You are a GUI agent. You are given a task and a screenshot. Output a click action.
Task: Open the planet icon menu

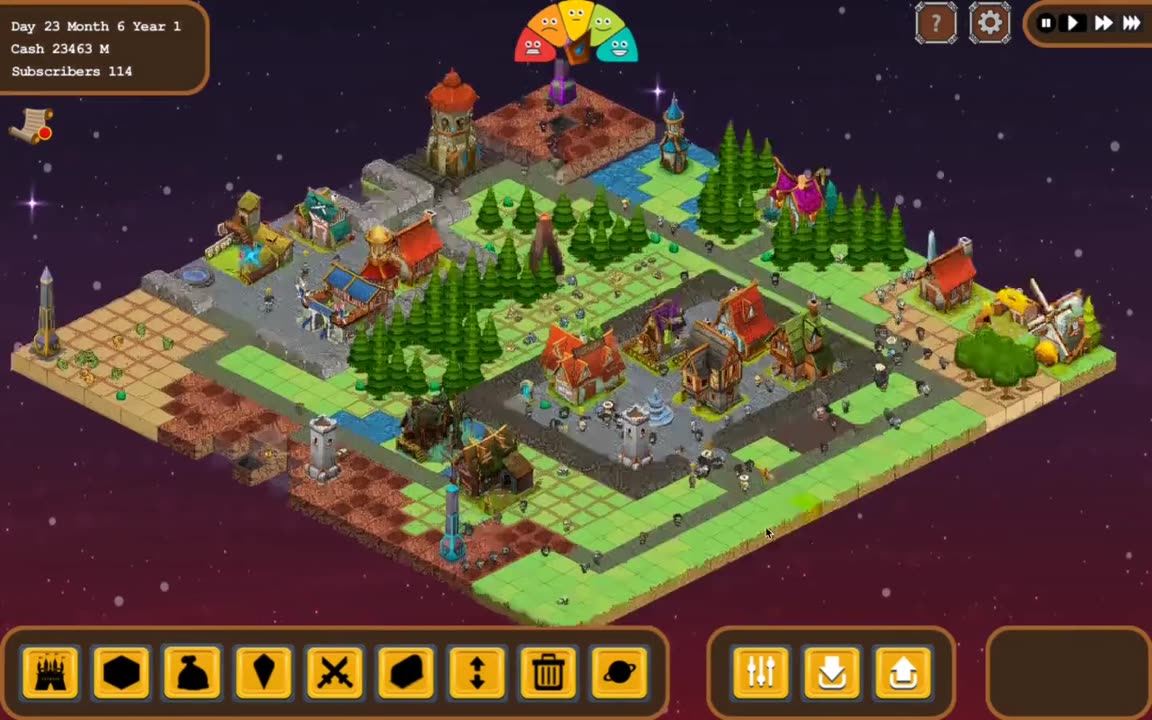[619, 672]
